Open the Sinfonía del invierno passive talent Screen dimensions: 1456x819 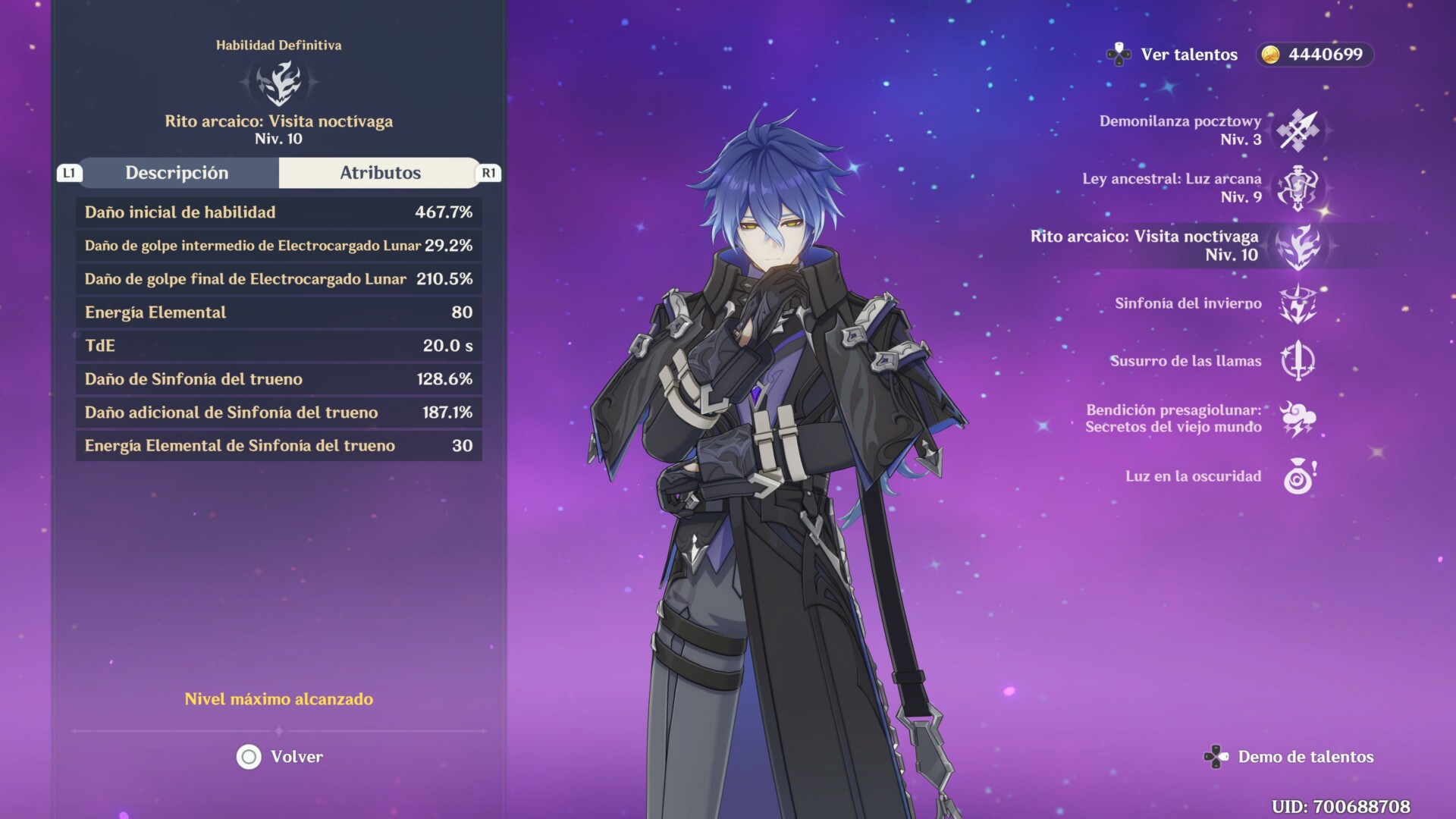1298,303
